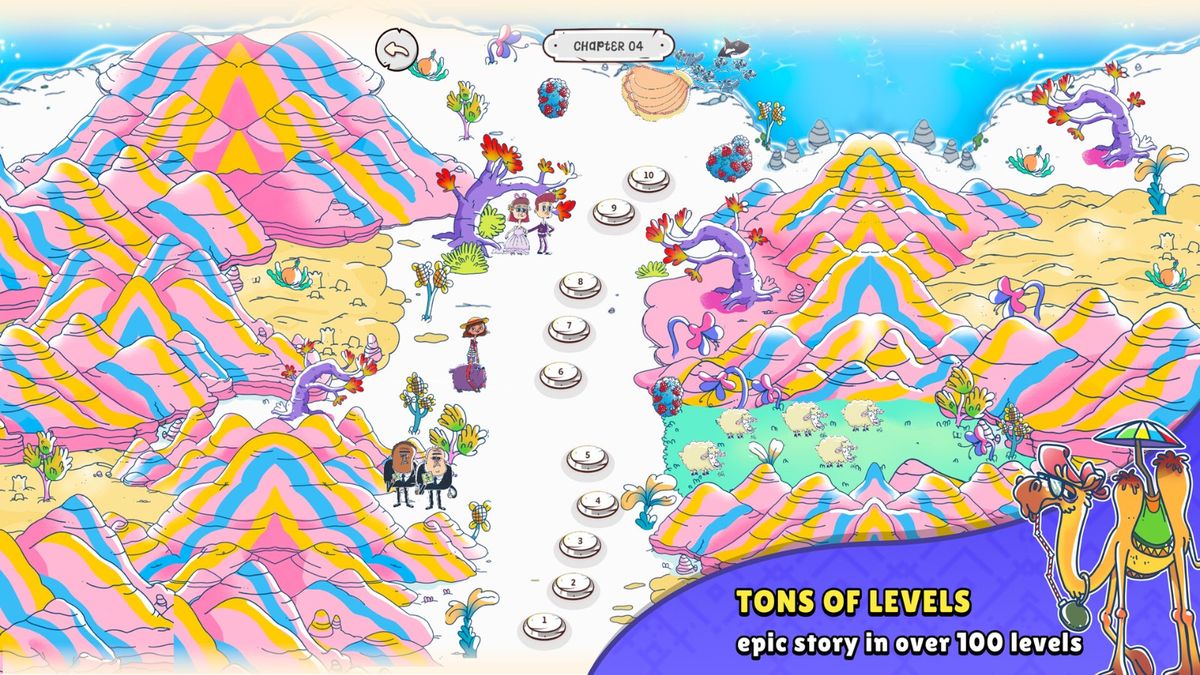Go back using the arrow button
Viewport: 1200px width, 675px height.
pos(395,47)
